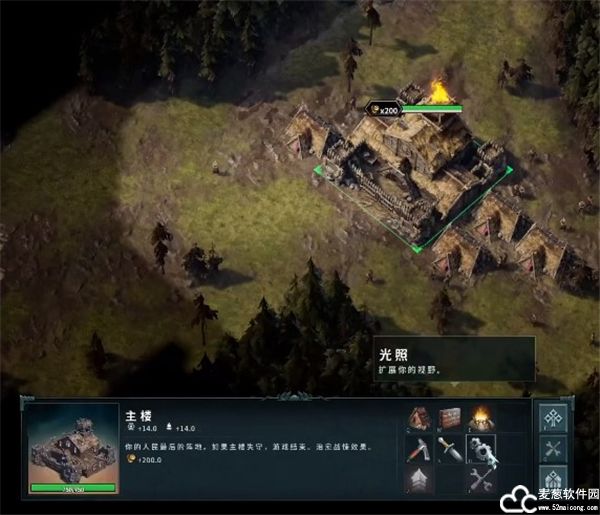Click the hammer tool icon

coord(418,448)
